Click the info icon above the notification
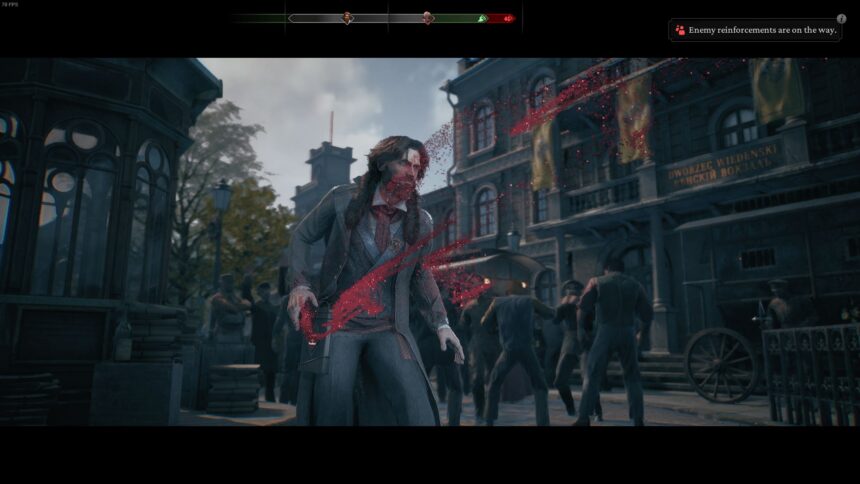Image resolution: width=860 pixels, height=484 pixels. point(841,18)
